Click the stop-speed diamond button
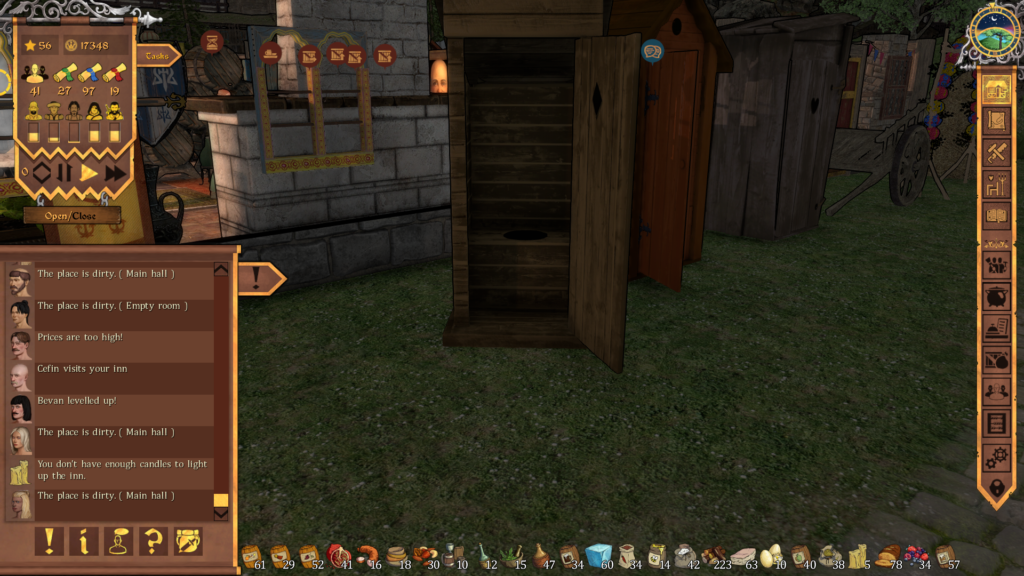Viewport: 1024px width, 576px height. [41, 173]
